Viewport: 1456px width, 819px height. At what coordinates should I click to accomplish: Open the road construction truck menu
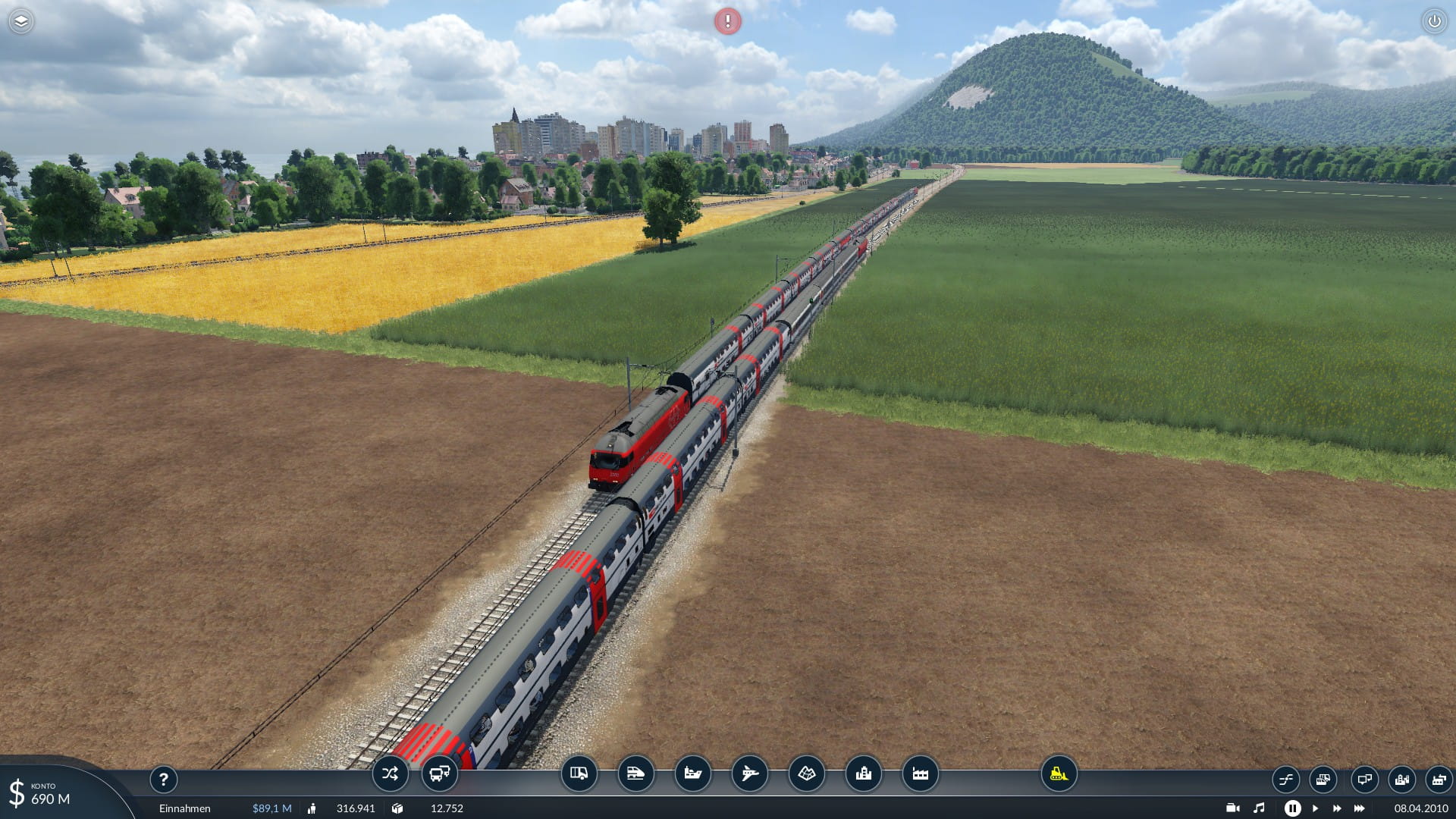pyautogui.click(x=579, y=773)
